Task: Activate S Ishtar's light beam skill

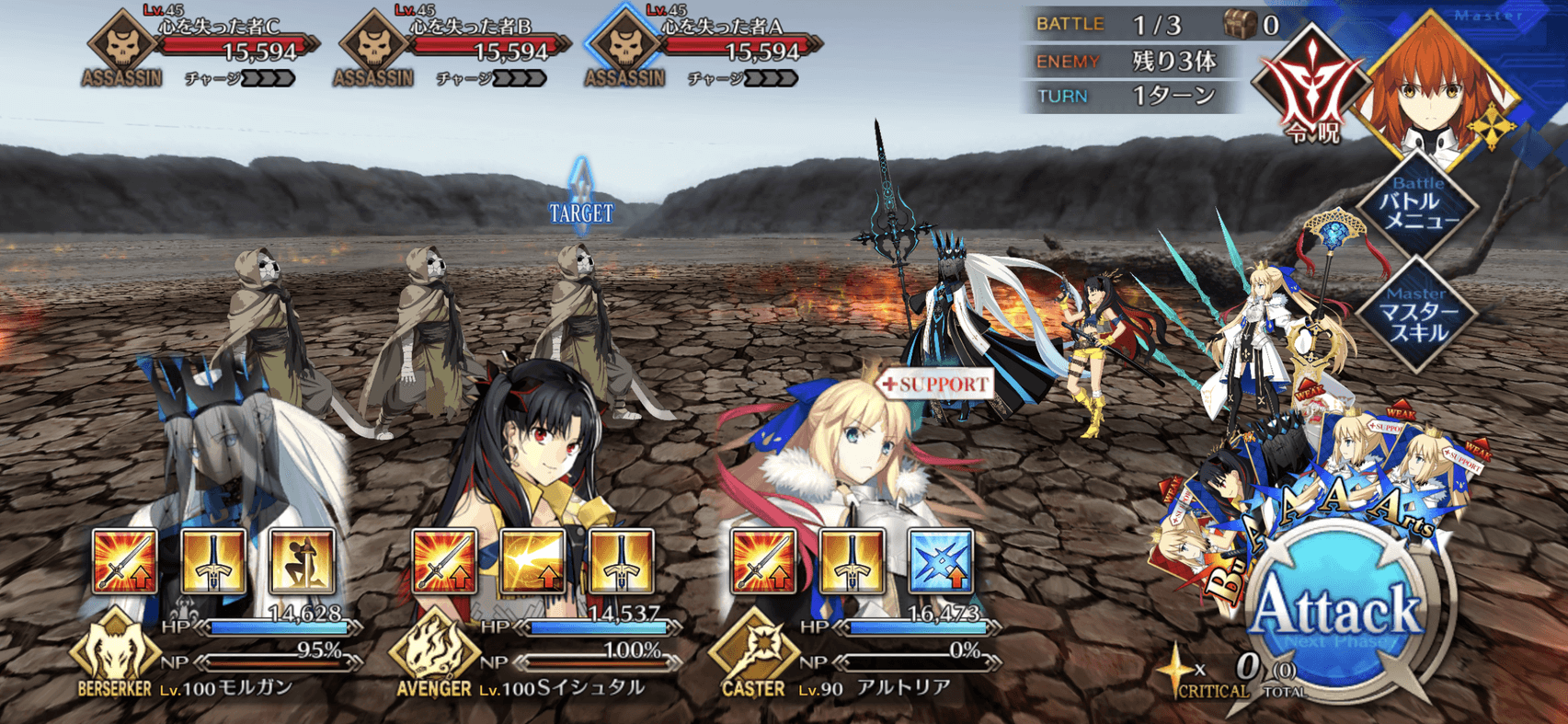Action: pyautogui.click(x=533, y=560)
